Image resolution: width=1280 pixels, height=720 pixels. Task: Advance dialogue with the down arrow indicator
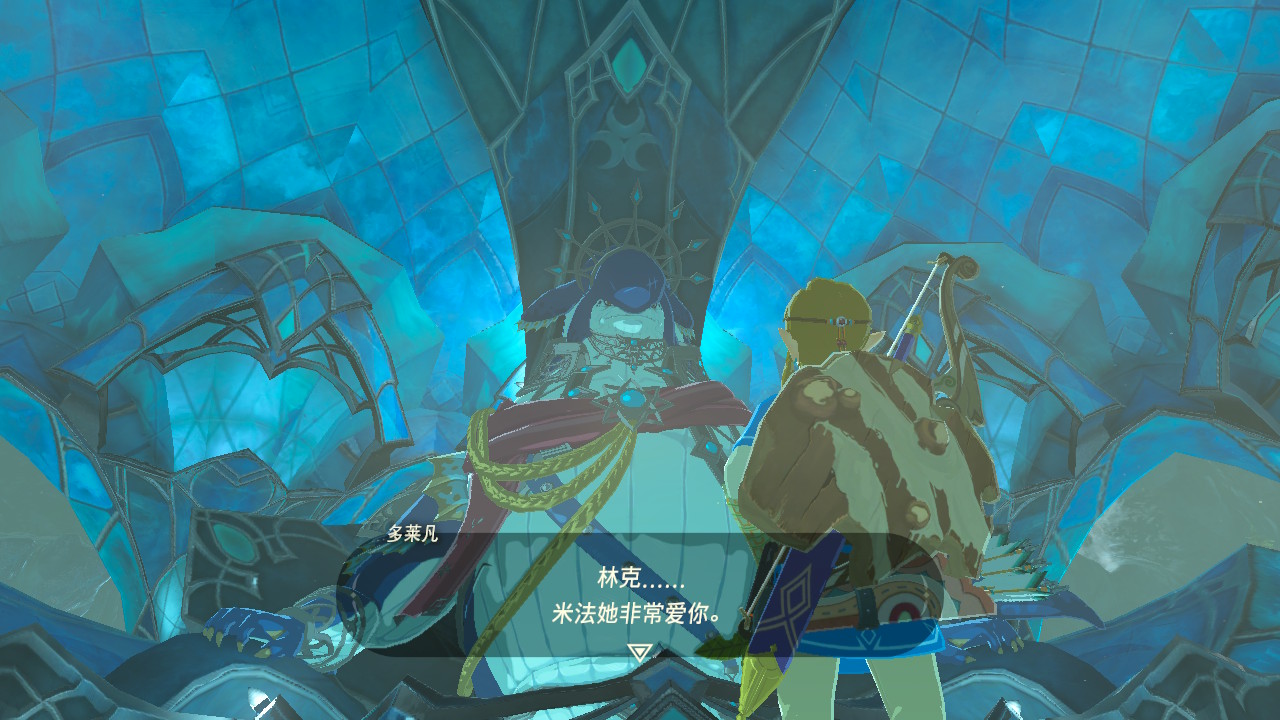tap(639, 653)
